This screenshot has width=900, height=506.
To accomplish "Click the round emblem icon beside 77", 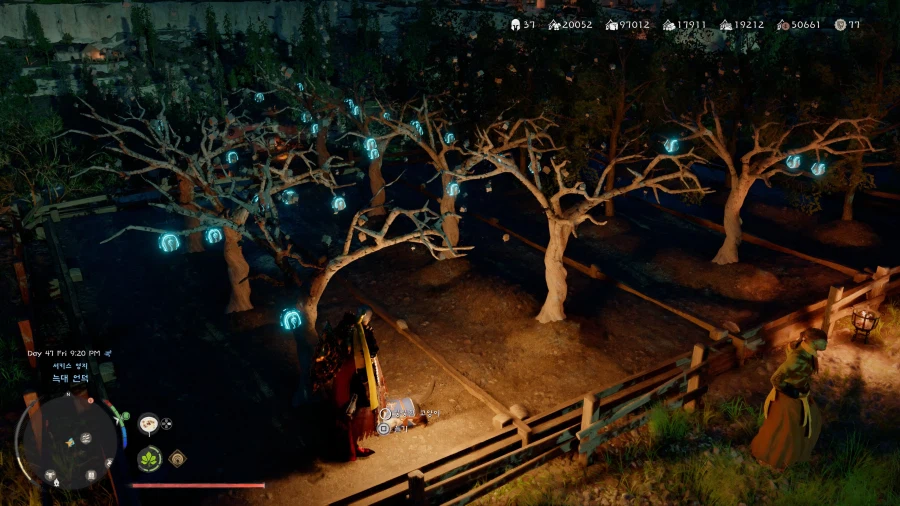I will point(840,25).
